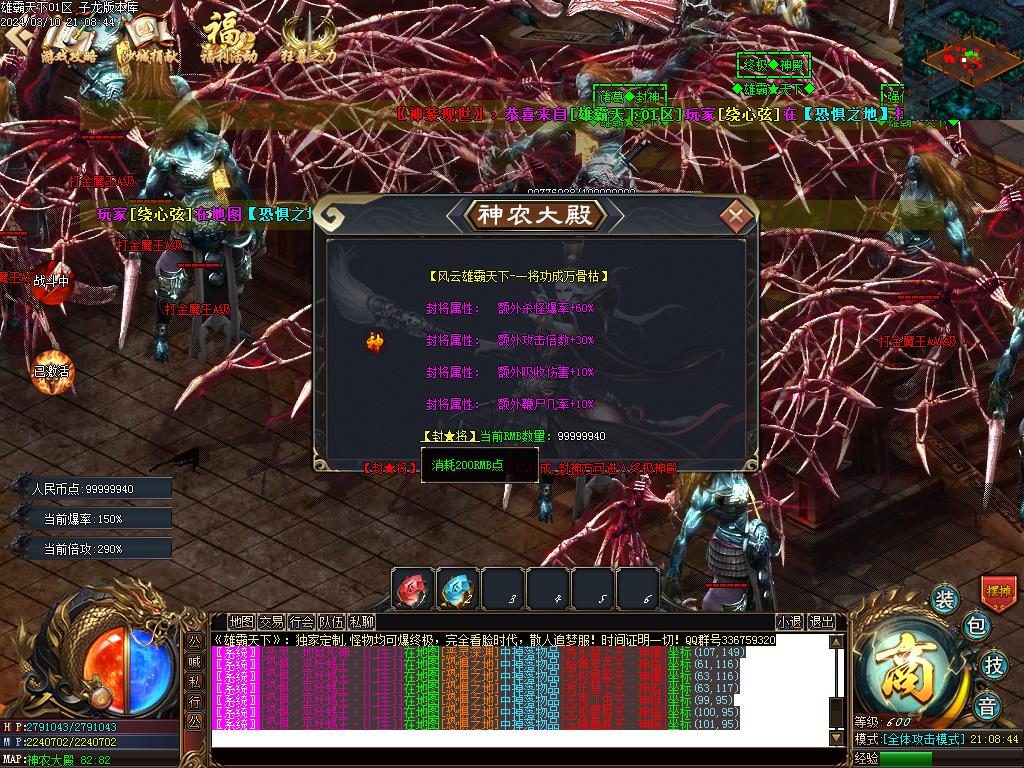This screenshot has width=1024, height=768.
Task: Open the 技 skills round button
Action: click(x=993, y=665)
